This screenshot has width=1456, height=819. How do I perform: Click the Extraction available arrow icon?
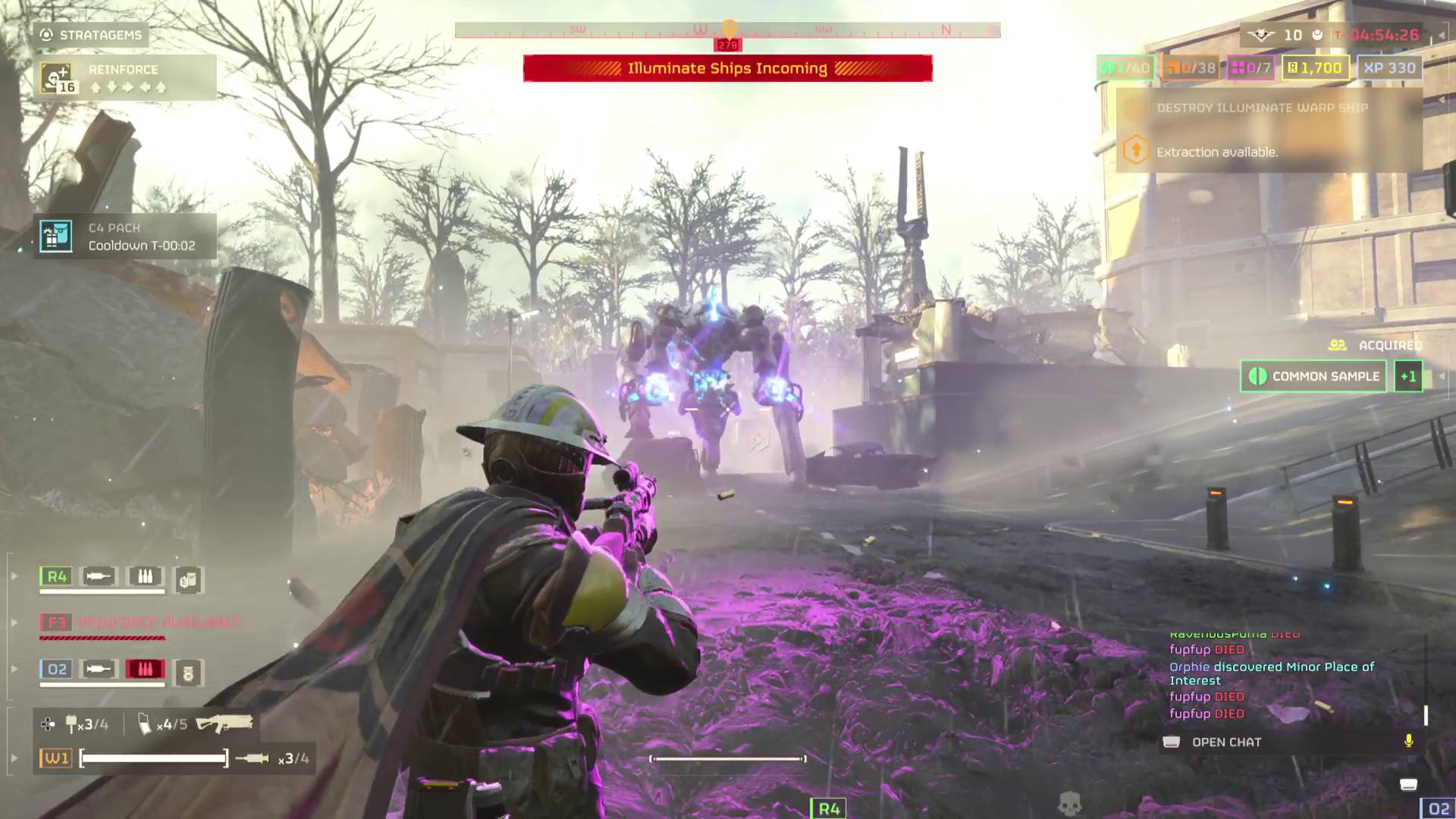pos(1134,150)
